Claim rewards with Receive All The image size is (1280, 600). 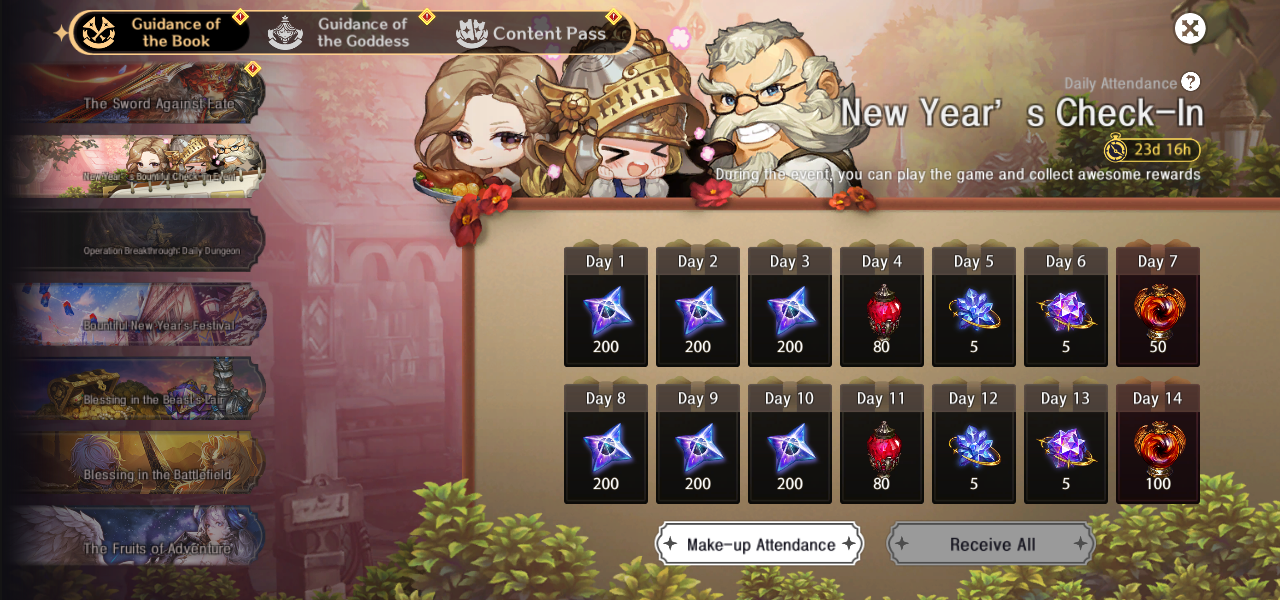tap(992, 544)
